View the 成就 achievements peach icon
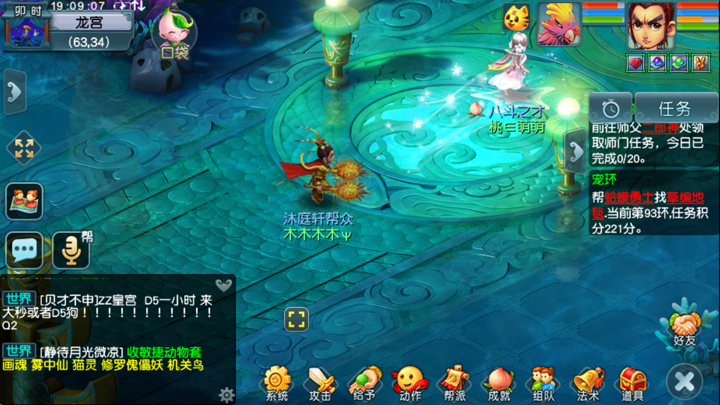 click(499, 381)
